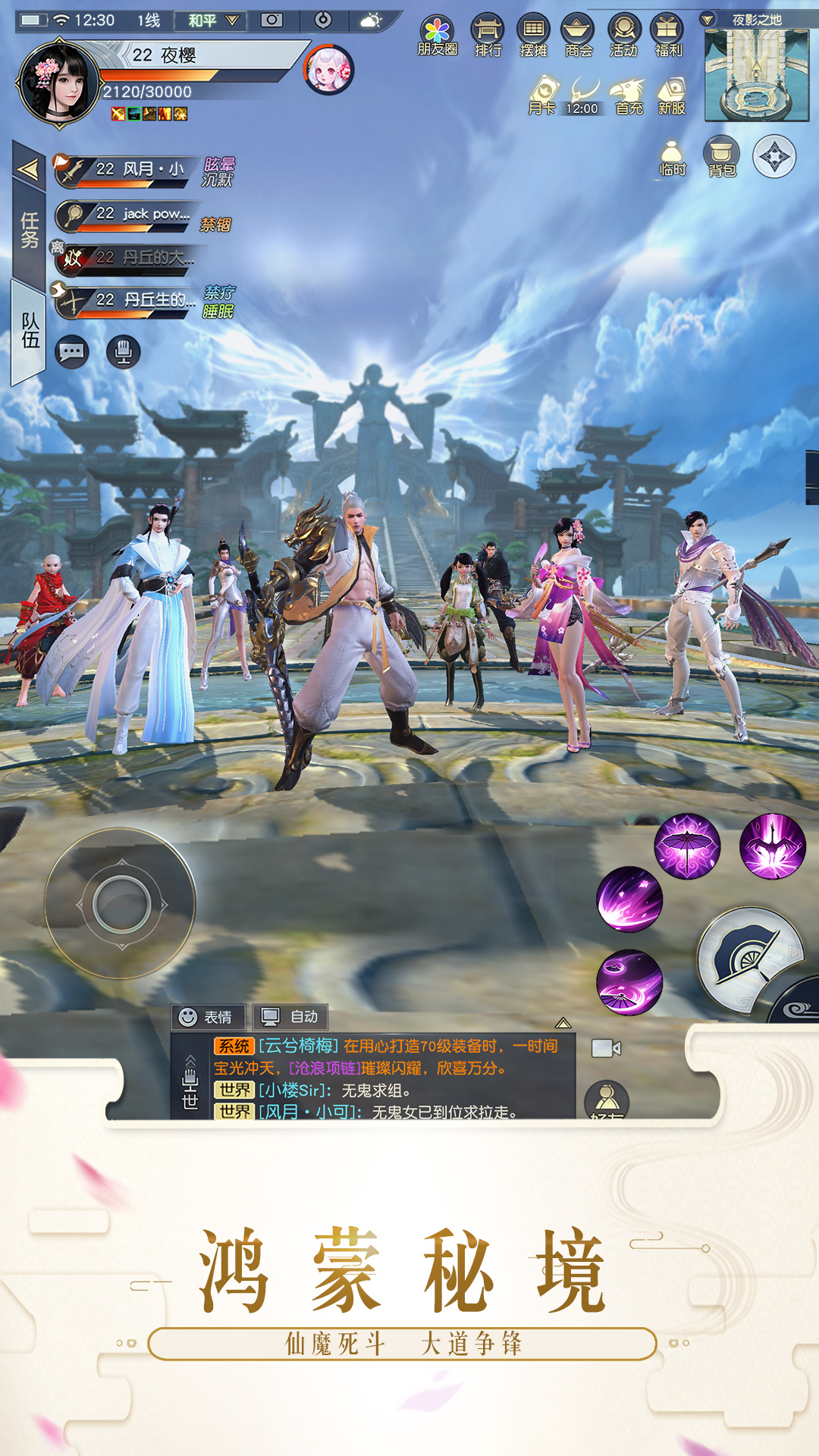Open the 排行 rankings menu
The height and width of the screenshot is (1456, 819).
point(488,36)
